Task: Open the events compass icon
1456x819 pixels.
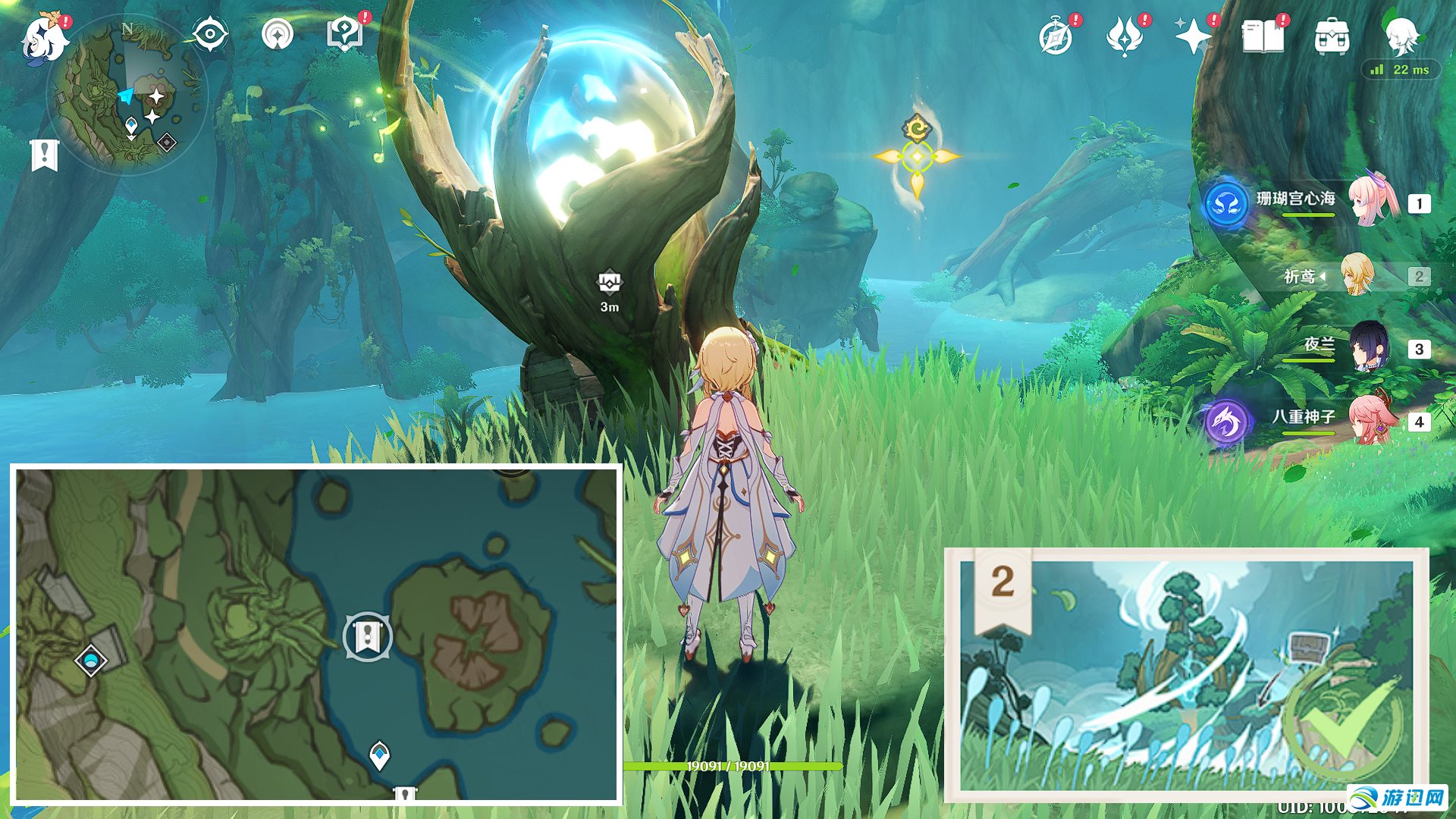Action: (1056, 36)
